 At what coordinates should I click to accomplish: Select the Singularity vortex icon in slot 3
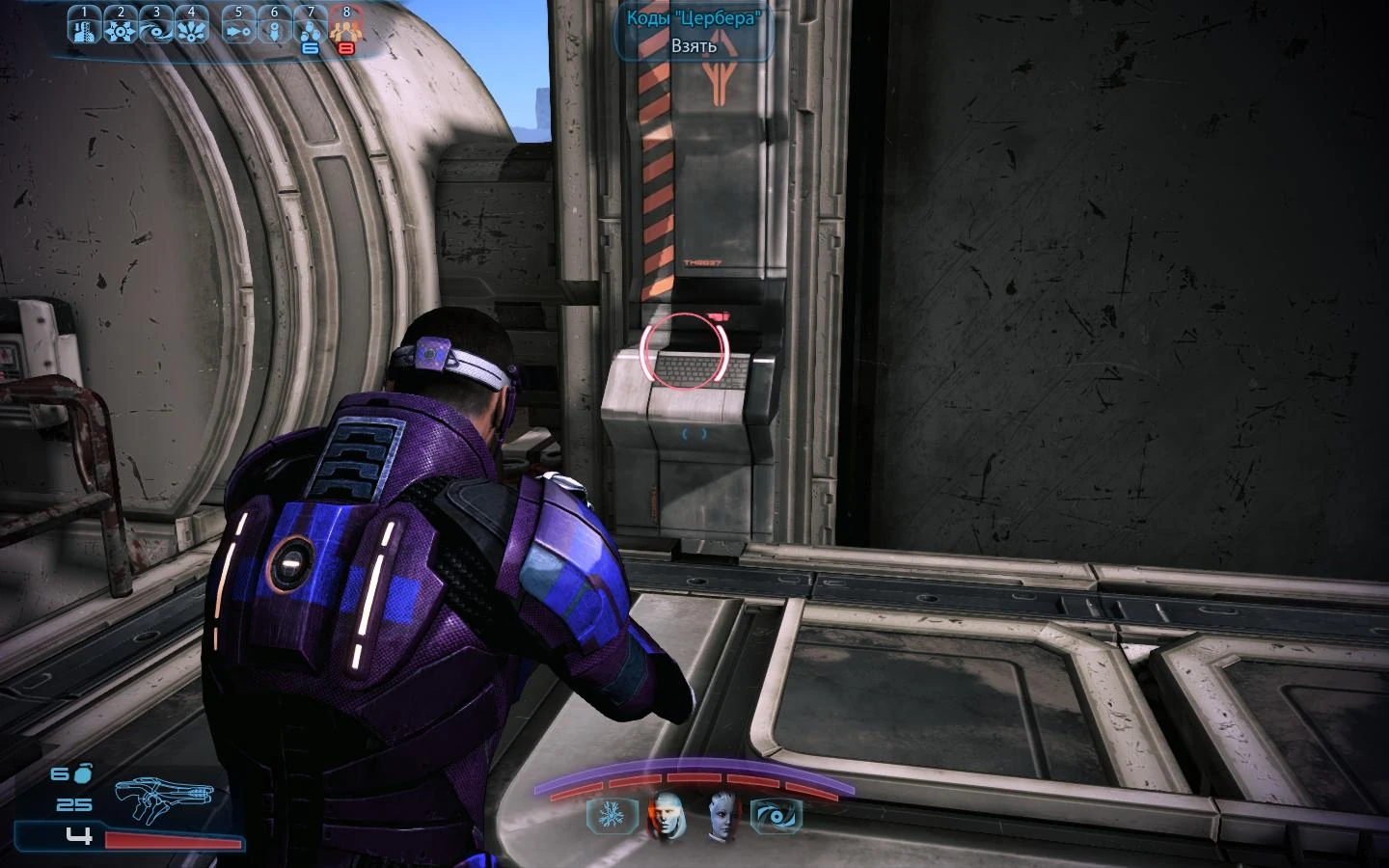(154, 25)
